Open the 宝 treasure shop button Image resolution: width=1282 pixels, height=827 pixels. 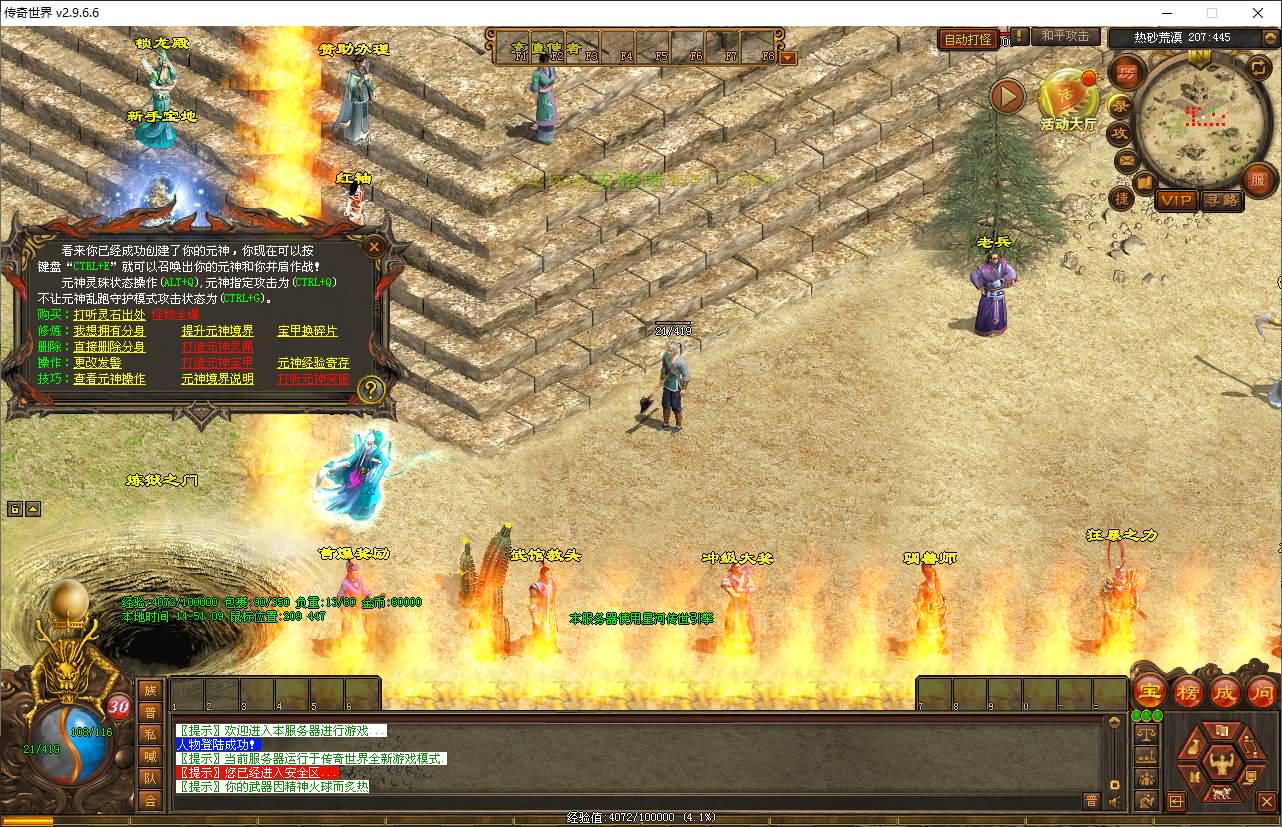point(1150,691)
